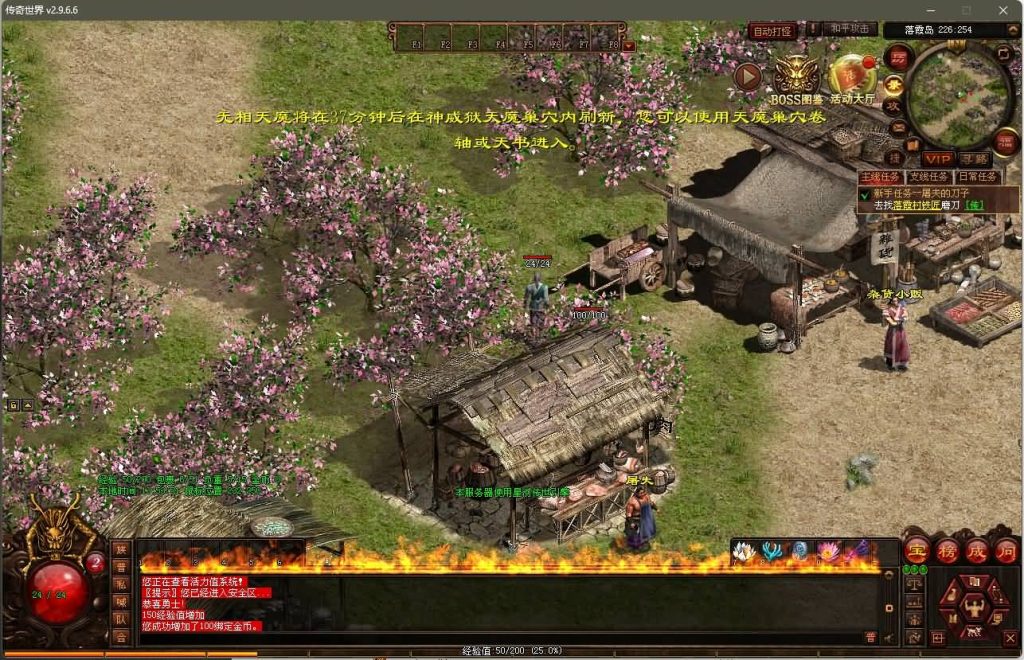This screenshot has height=660, width=1024.
Task: Close the game window
Action: point(1003,10)
